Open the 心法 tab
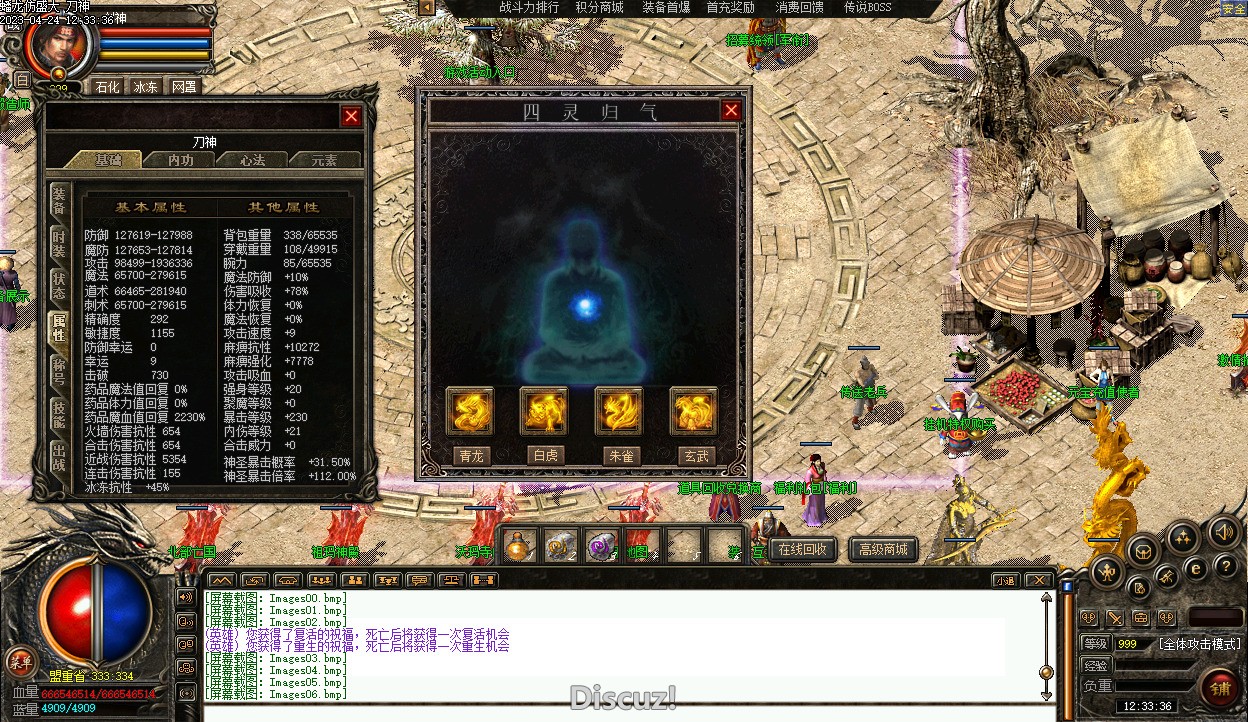 click(253, 160)
